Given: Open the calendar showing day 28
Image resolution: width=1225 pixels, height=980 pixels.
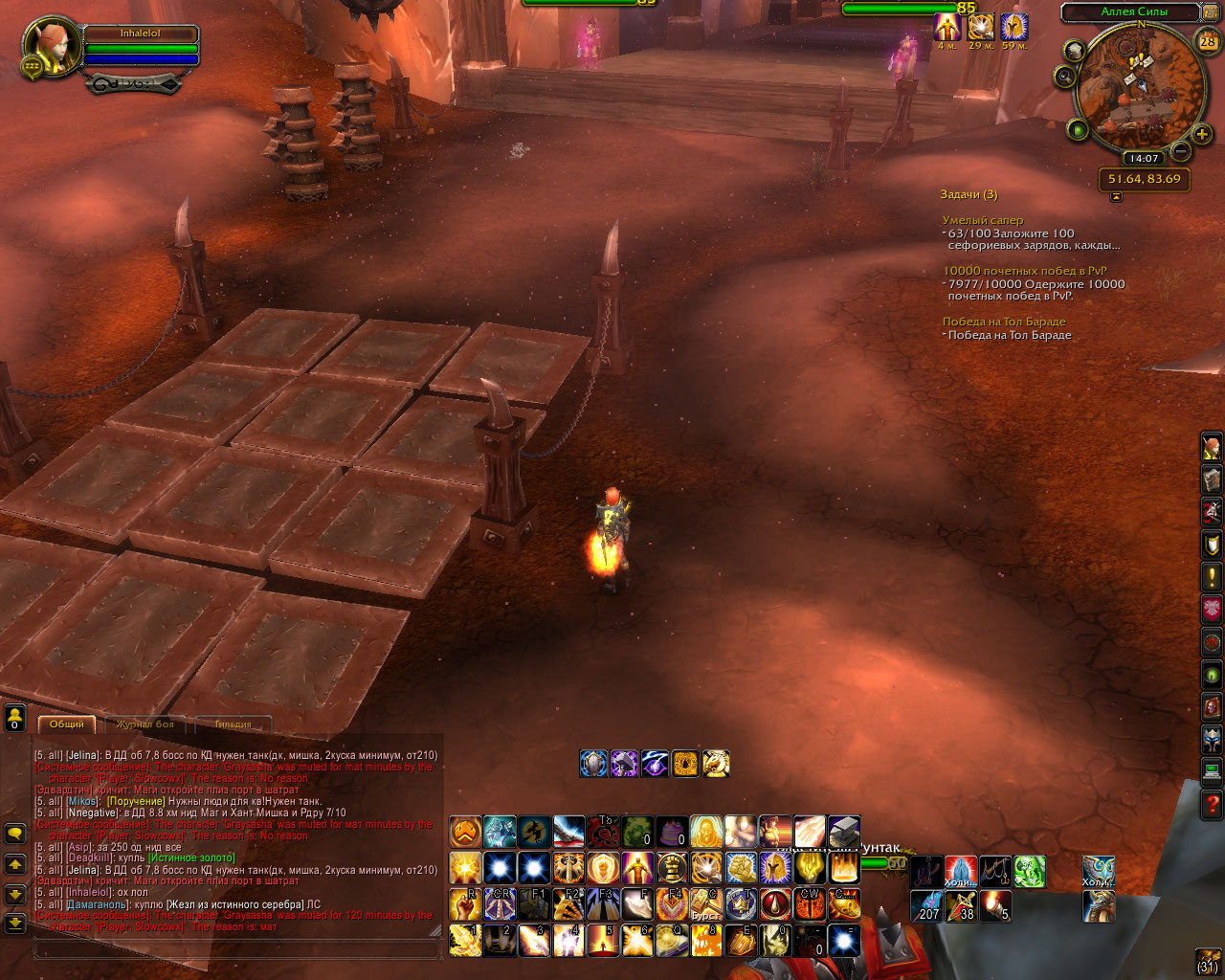Looking at the screenshot, I should click(x=1208, y=41).
